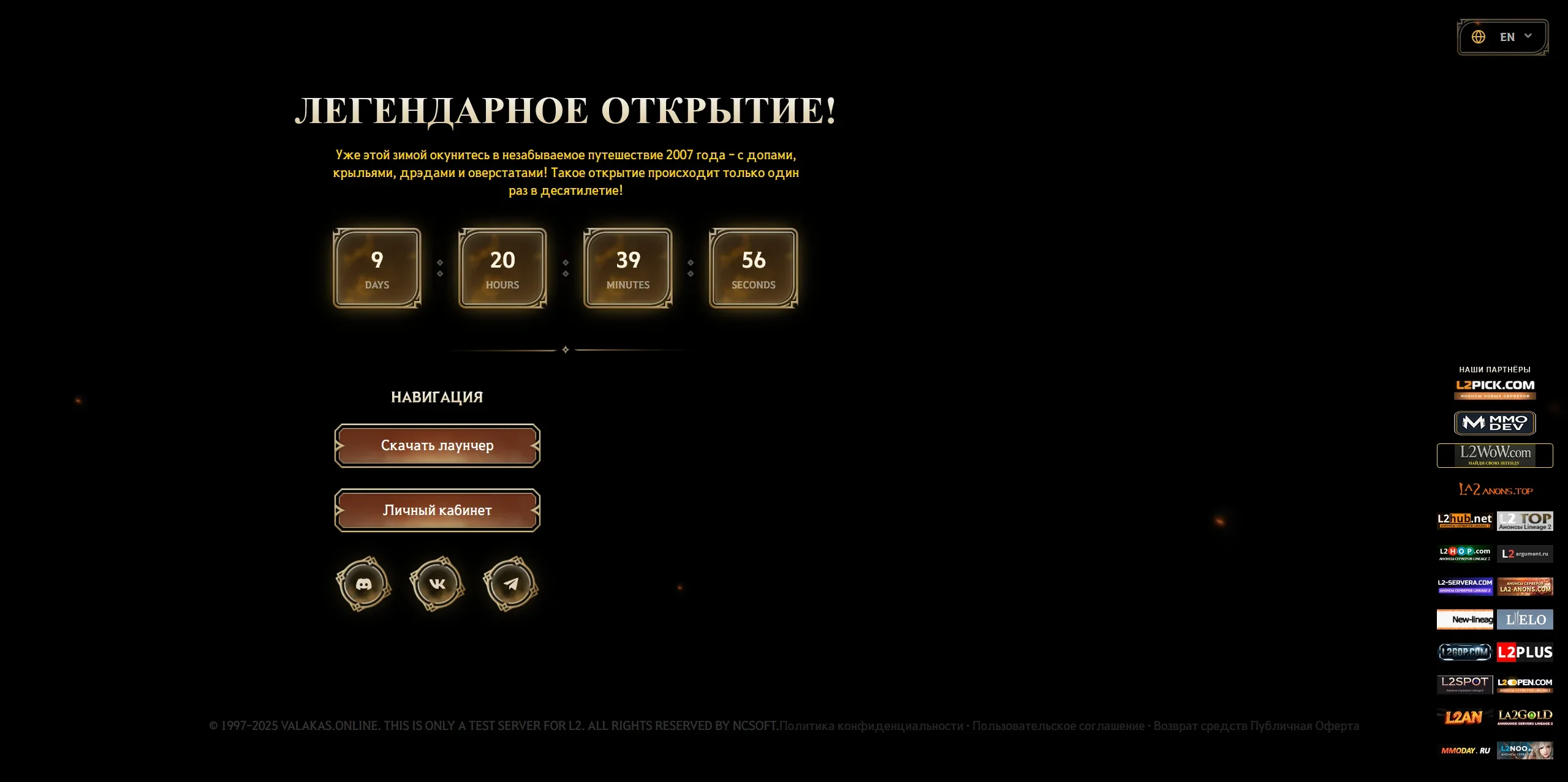Viewport: 1568px width, 782px height.
Task: Click the globe language icon
Action: pyautogui.click(x=1479, y=36)
